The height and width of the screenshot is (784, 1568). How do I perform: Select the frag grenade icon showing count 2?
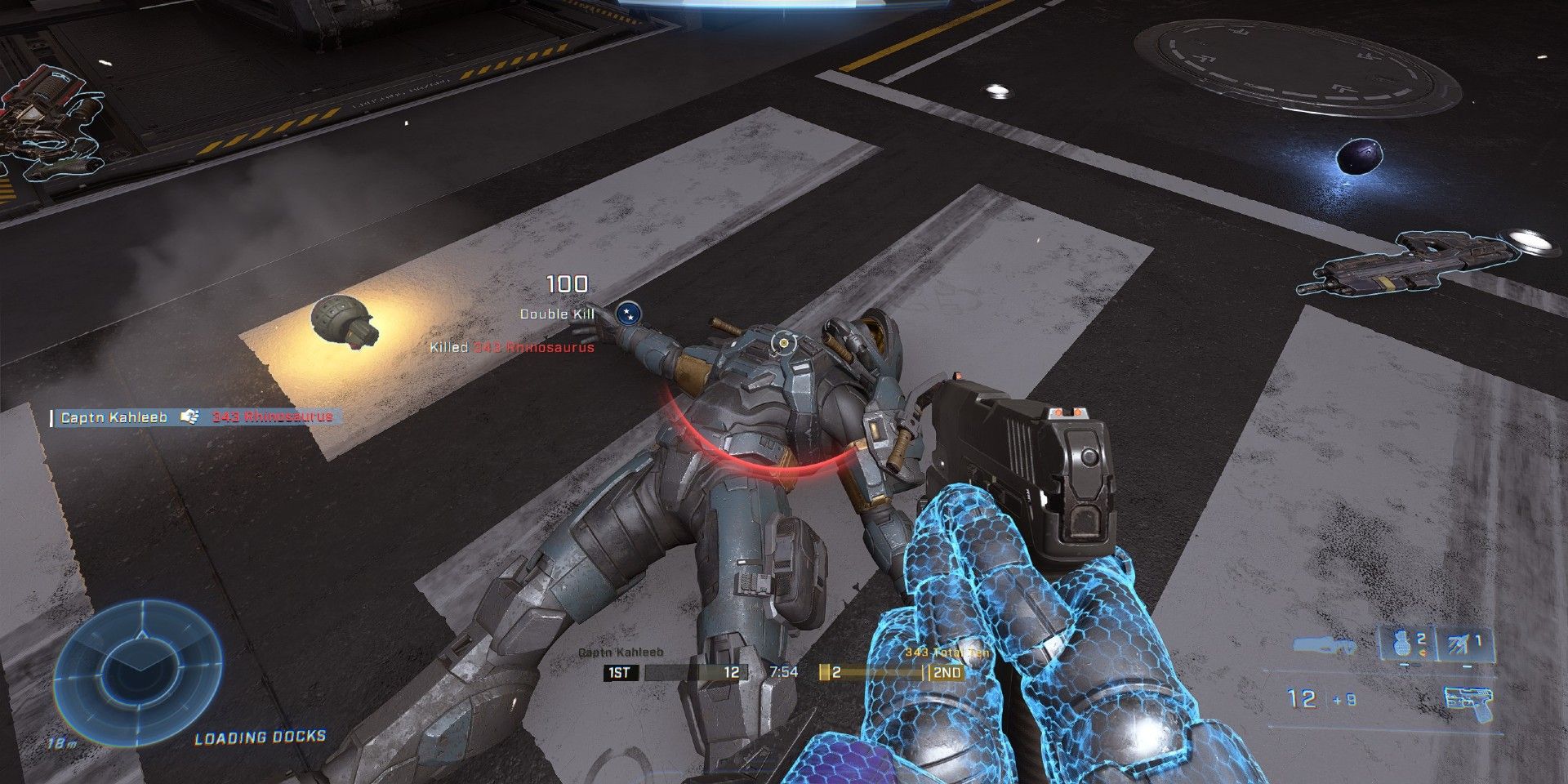click(1401, 644)
